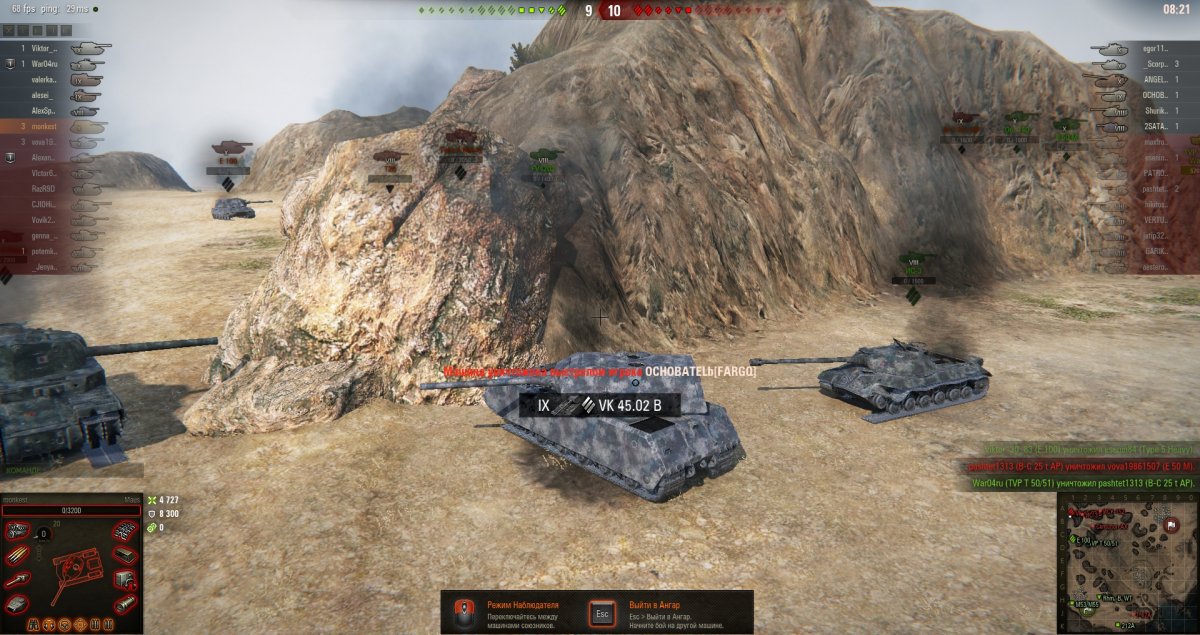Click the ammo rack module icon
Viewport: 1200px width, 635px height.
16,556
